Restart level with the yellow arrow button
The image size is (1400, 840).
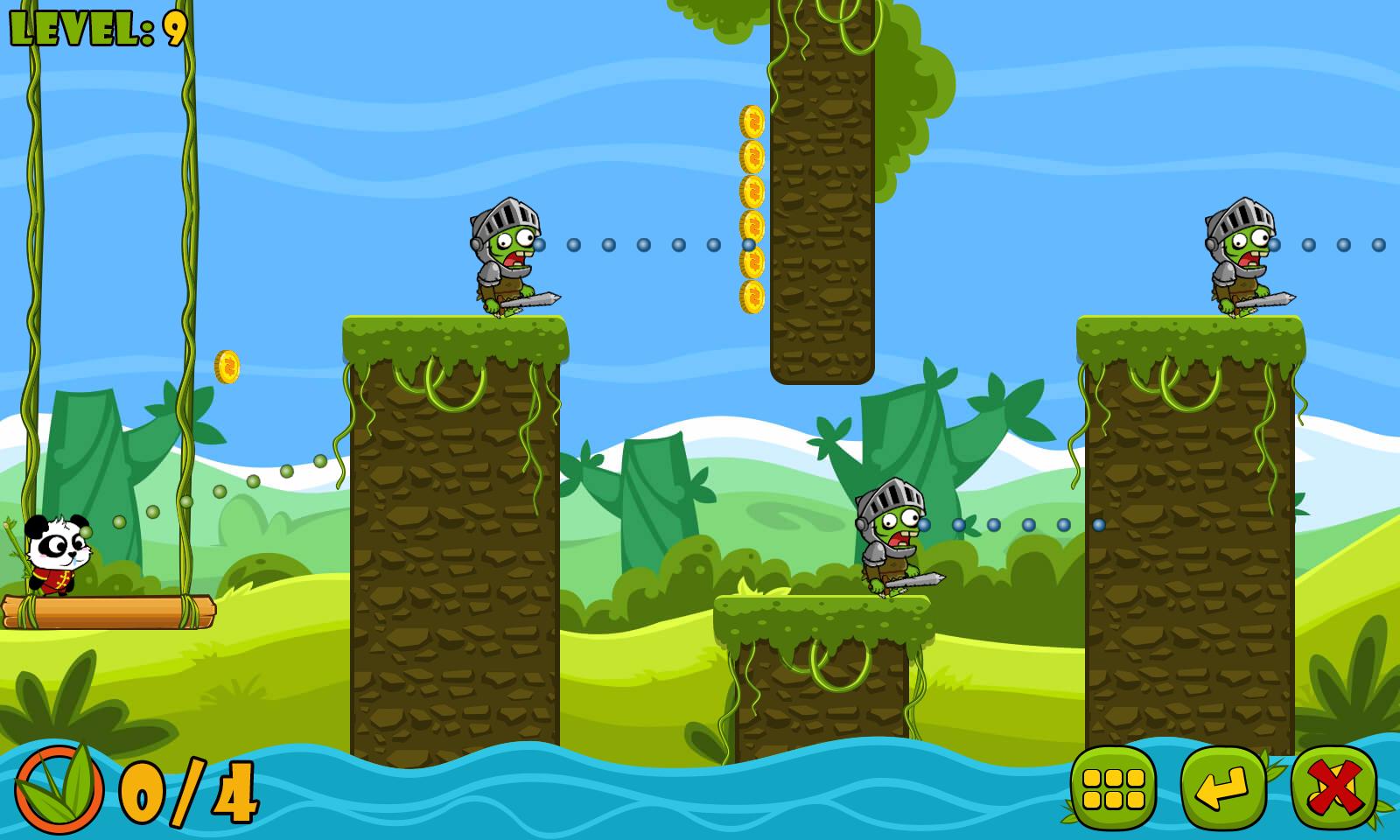tap(1223, 787)
